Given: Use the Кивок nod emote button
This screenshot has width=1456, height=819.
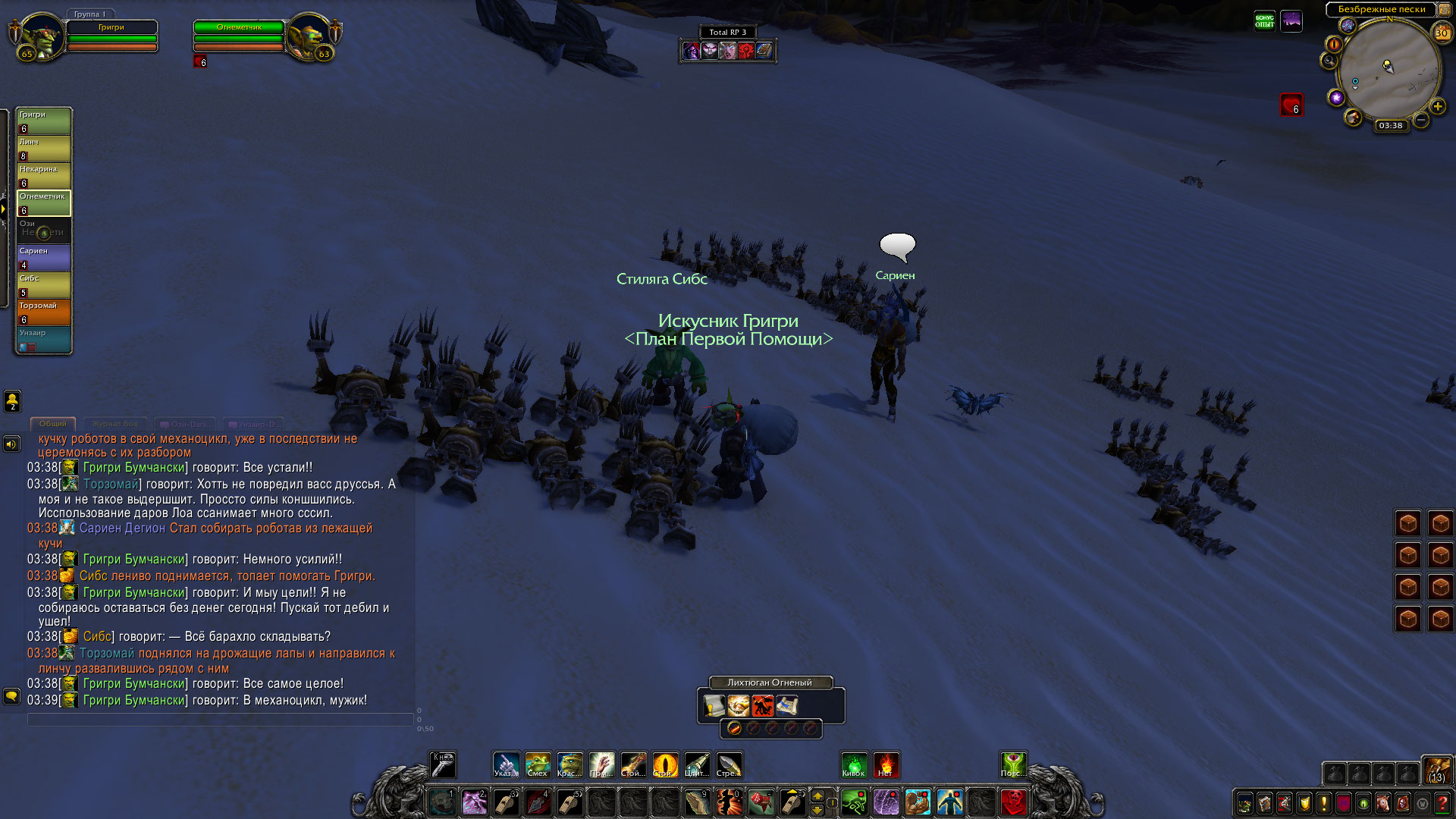Looking at the screenshot, I should (854, 765).
